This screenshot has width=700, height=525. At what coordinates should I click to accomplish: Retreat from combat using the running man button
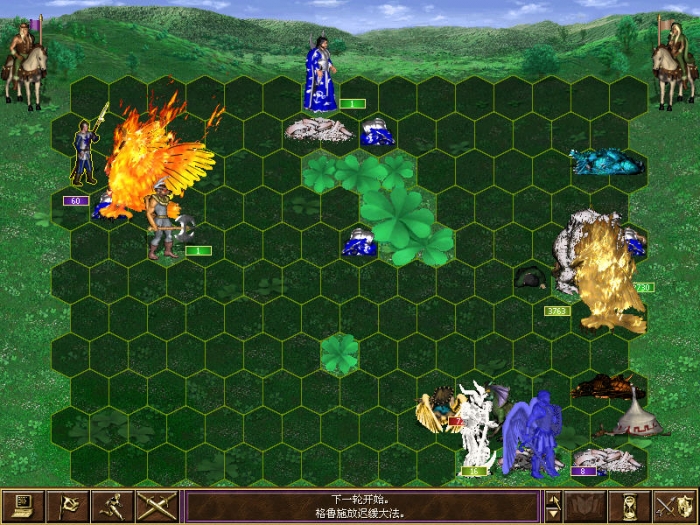[112, 506]
